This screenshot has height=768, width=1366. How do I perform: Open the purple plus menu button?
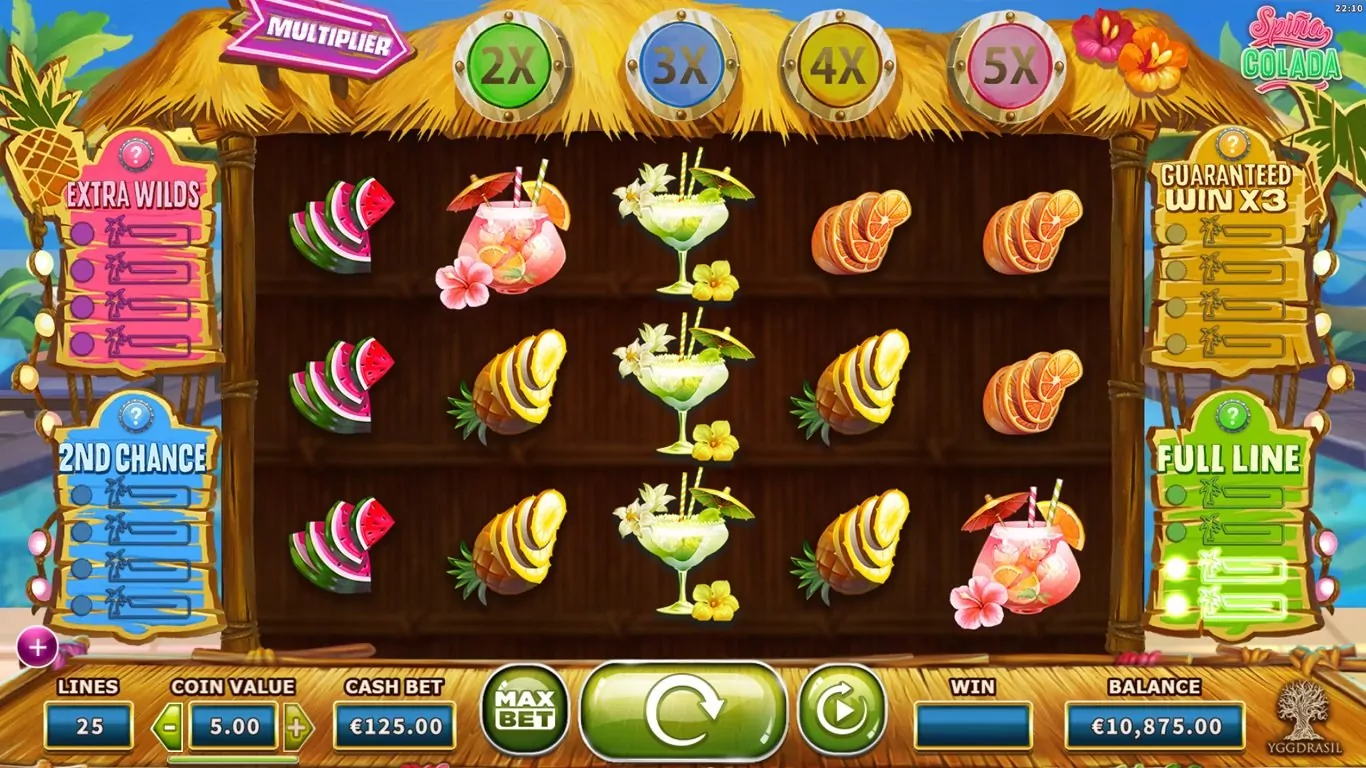click(x=37, y=648)
